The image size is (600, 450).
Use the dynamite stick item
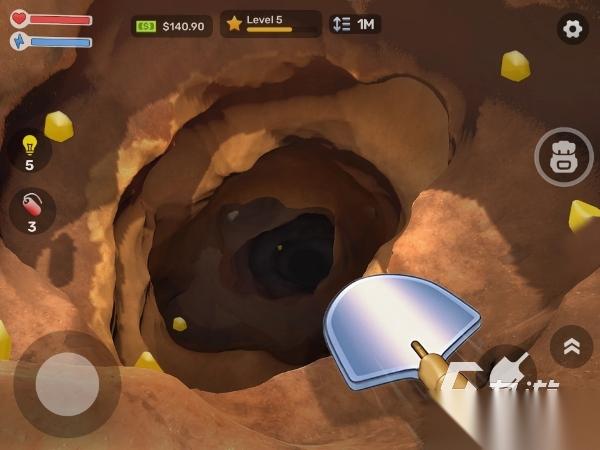[31, 211]
